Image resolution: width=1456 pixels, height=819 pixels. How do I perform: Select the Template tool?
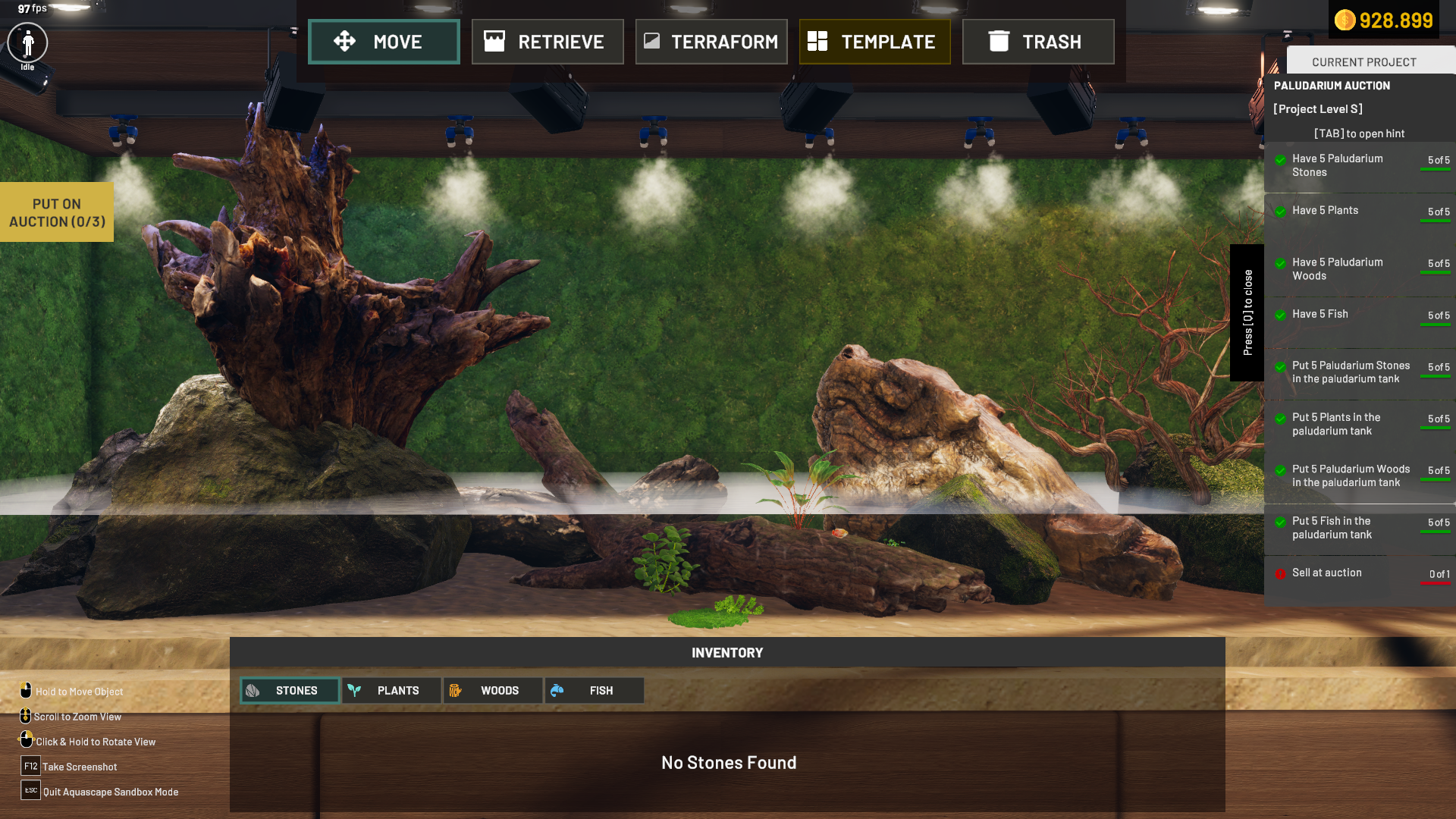tap(874, 42)
